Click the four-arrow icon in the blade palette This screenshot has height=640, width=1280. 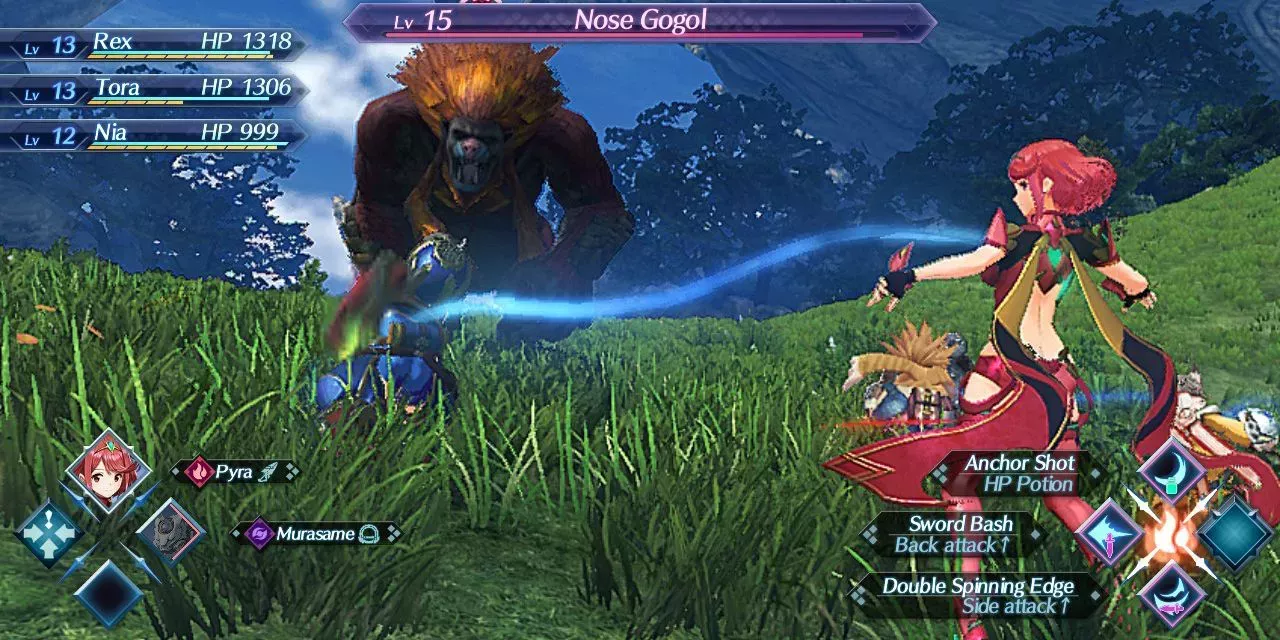[x=47, y=532]
